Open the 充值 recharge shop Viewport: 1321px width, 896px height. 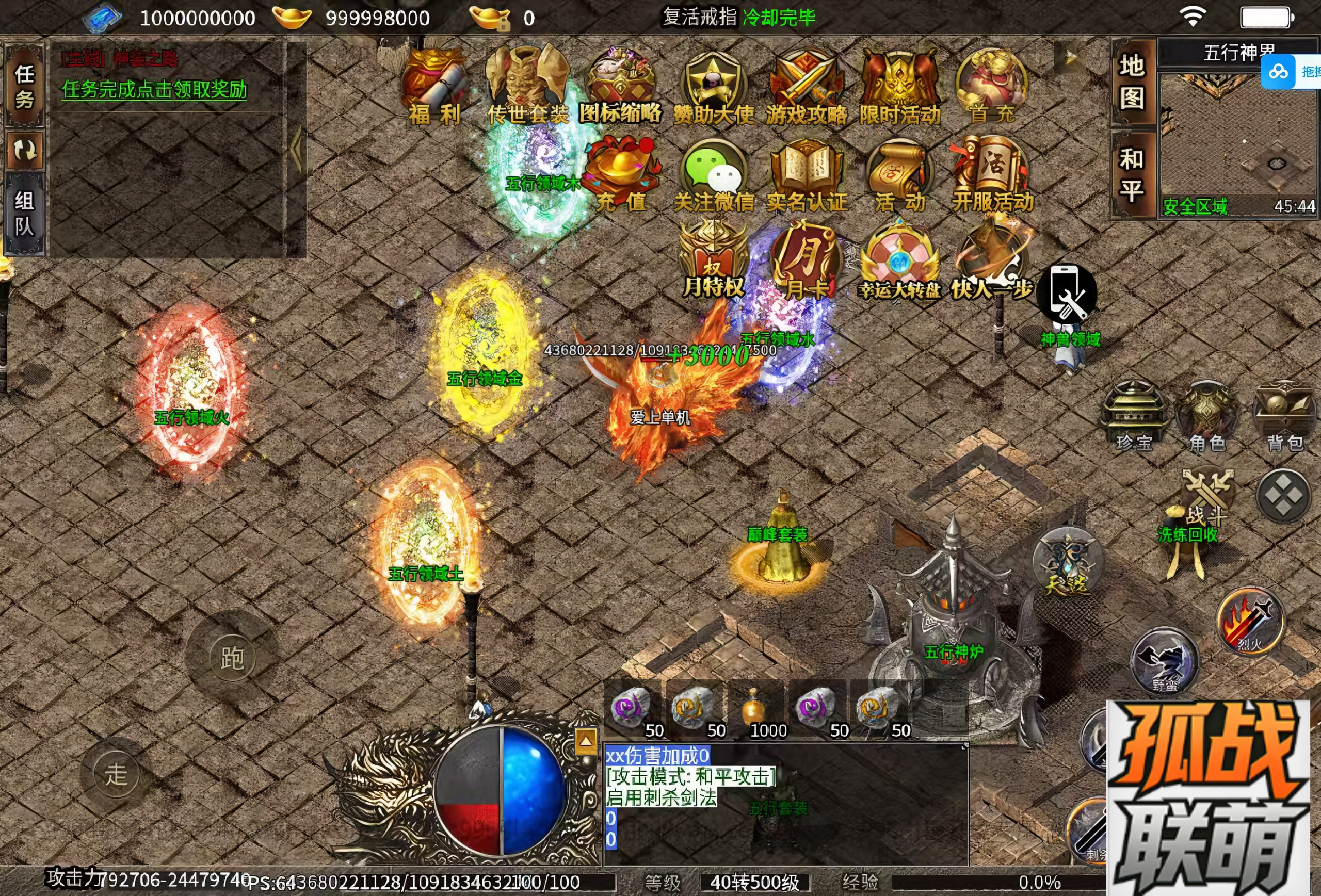pos(621,173)
